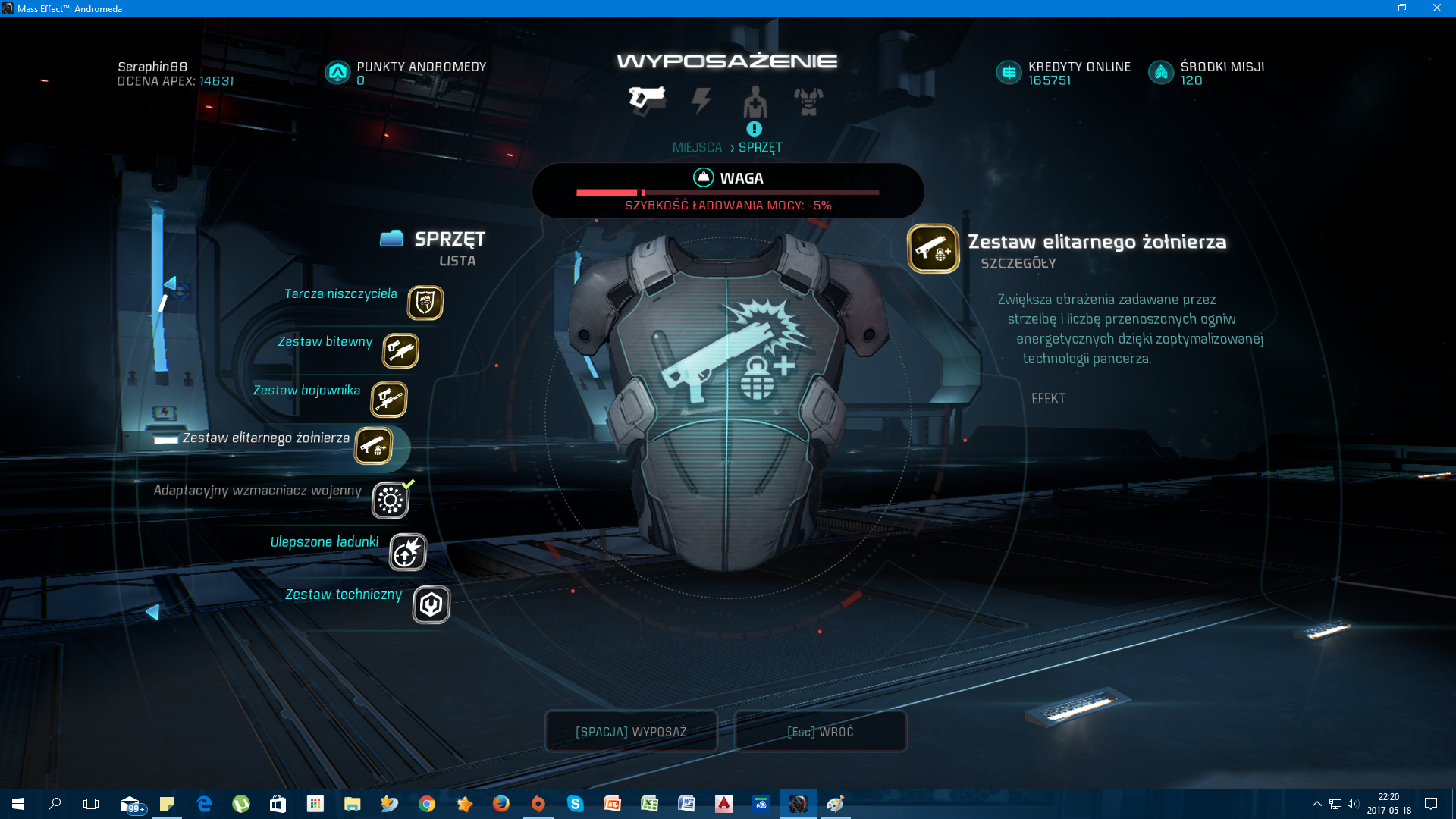This screenshot has height=819, width=1456.
Task: Go back with the WRÓĆ button
Action: coord(821,731)
